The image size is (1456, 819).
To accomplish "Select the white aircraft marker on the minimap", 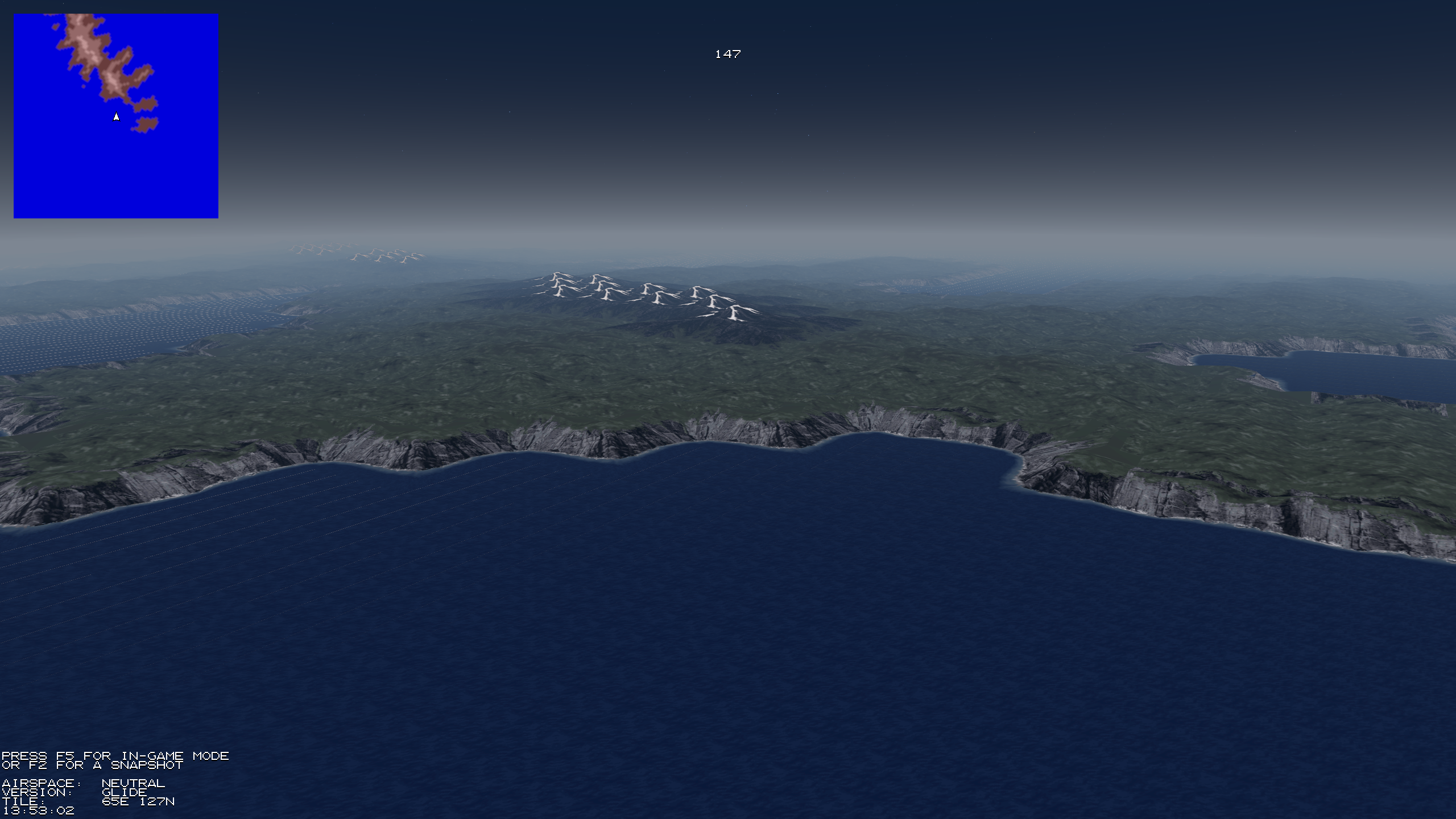I will point(116,115).
